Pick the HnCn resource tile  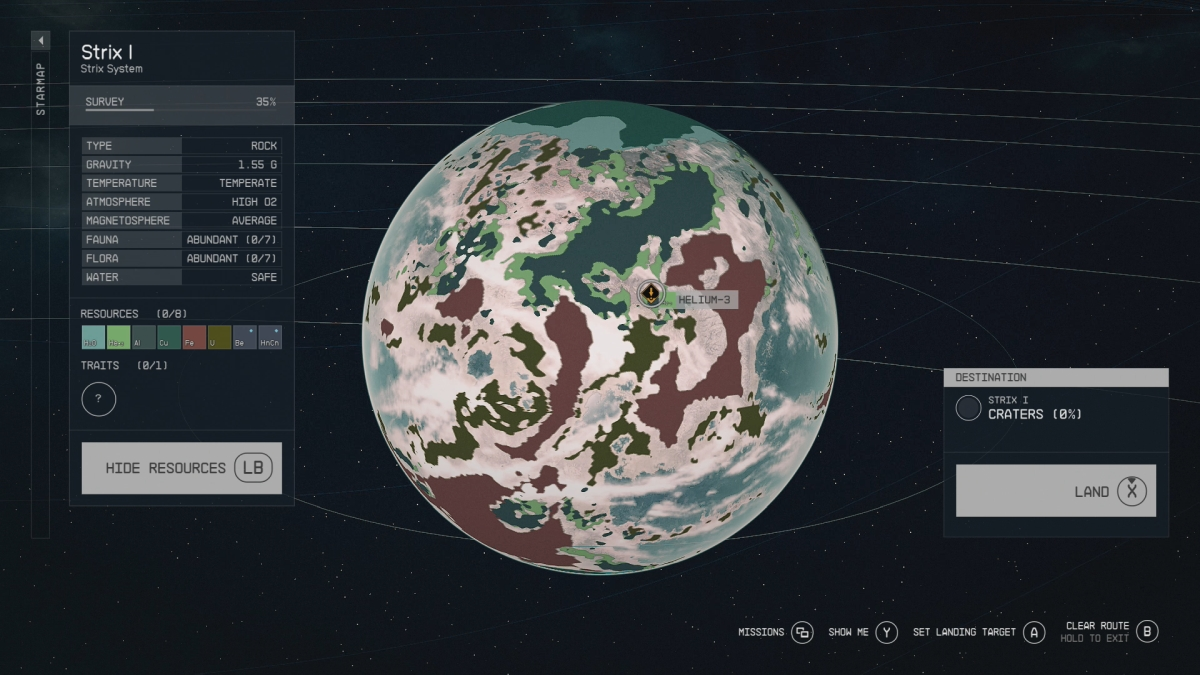(270, 337)
